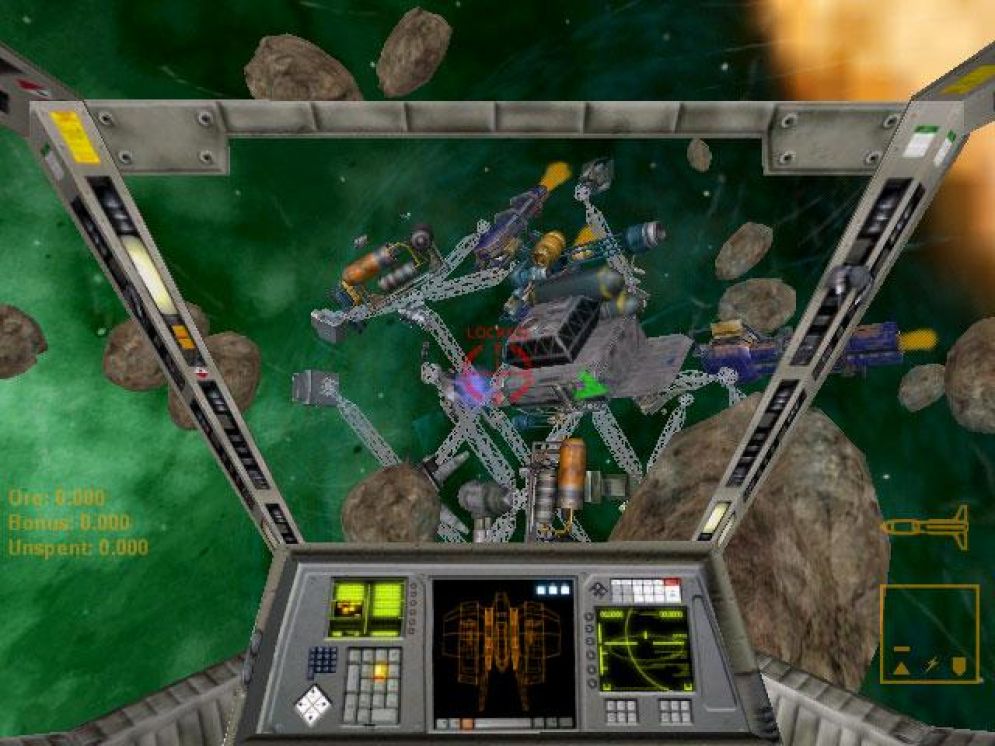
Task: Click the twin green cargo monitor
Action: (367, 608)
